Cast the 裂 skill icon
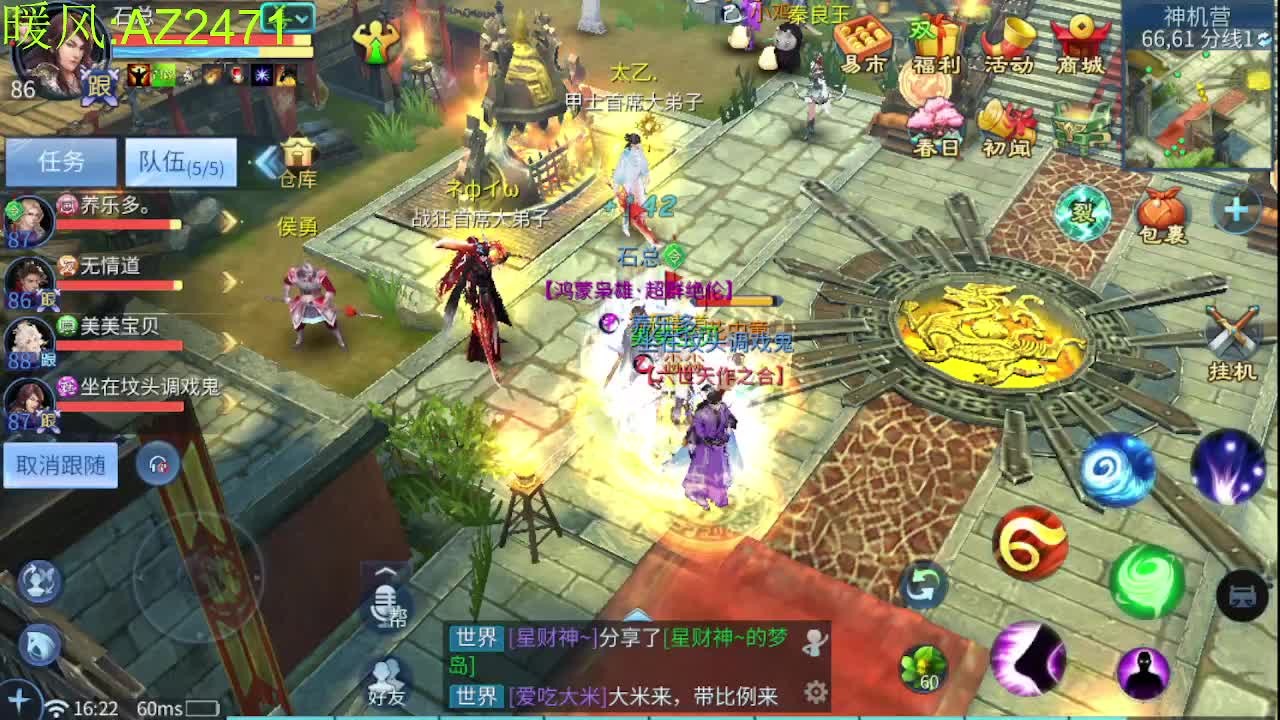Viewport: 1280px width, 720px height. click(x=1085, y=212)
